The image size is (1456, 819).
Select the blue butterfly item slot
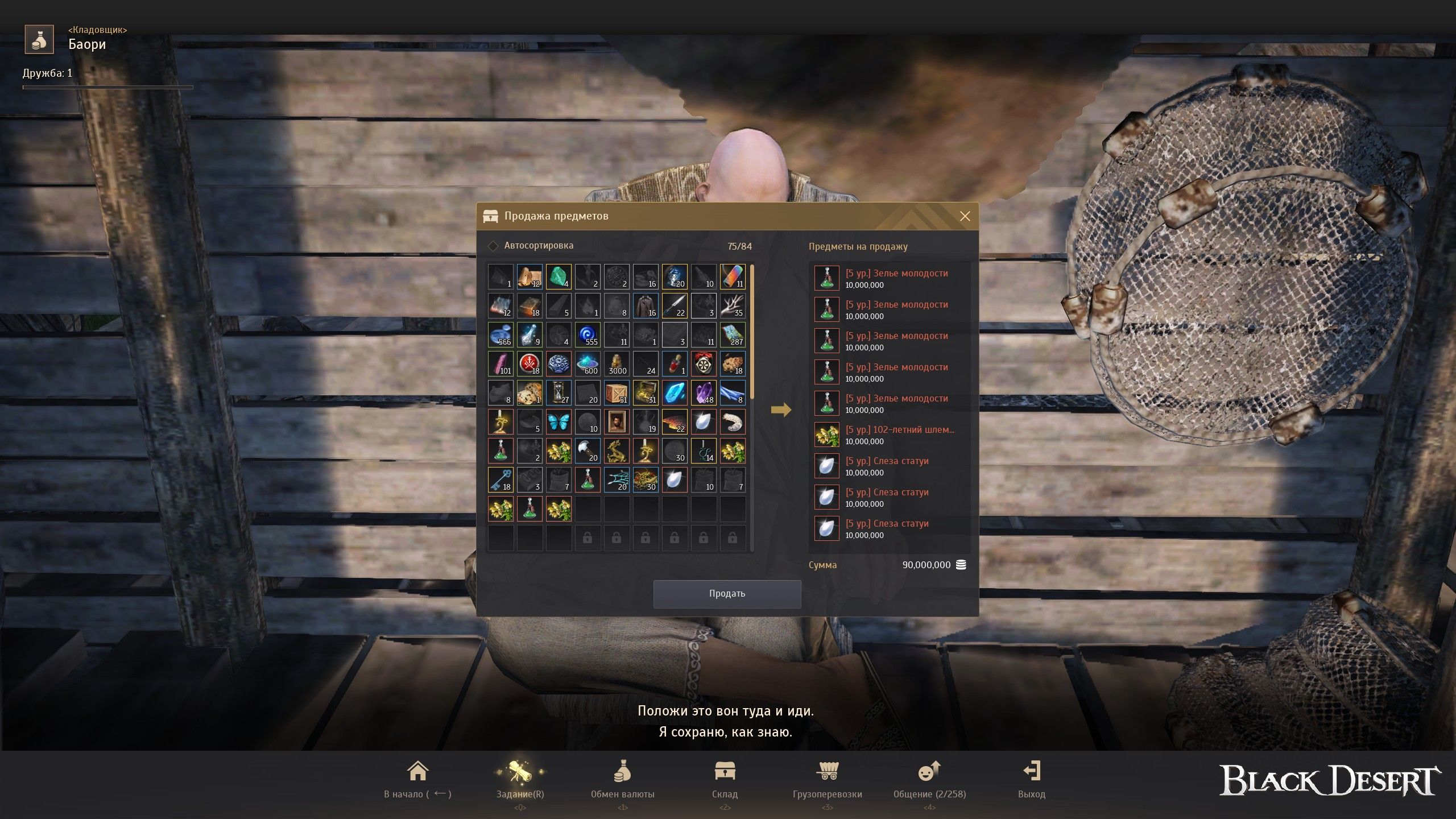[558, 422]
